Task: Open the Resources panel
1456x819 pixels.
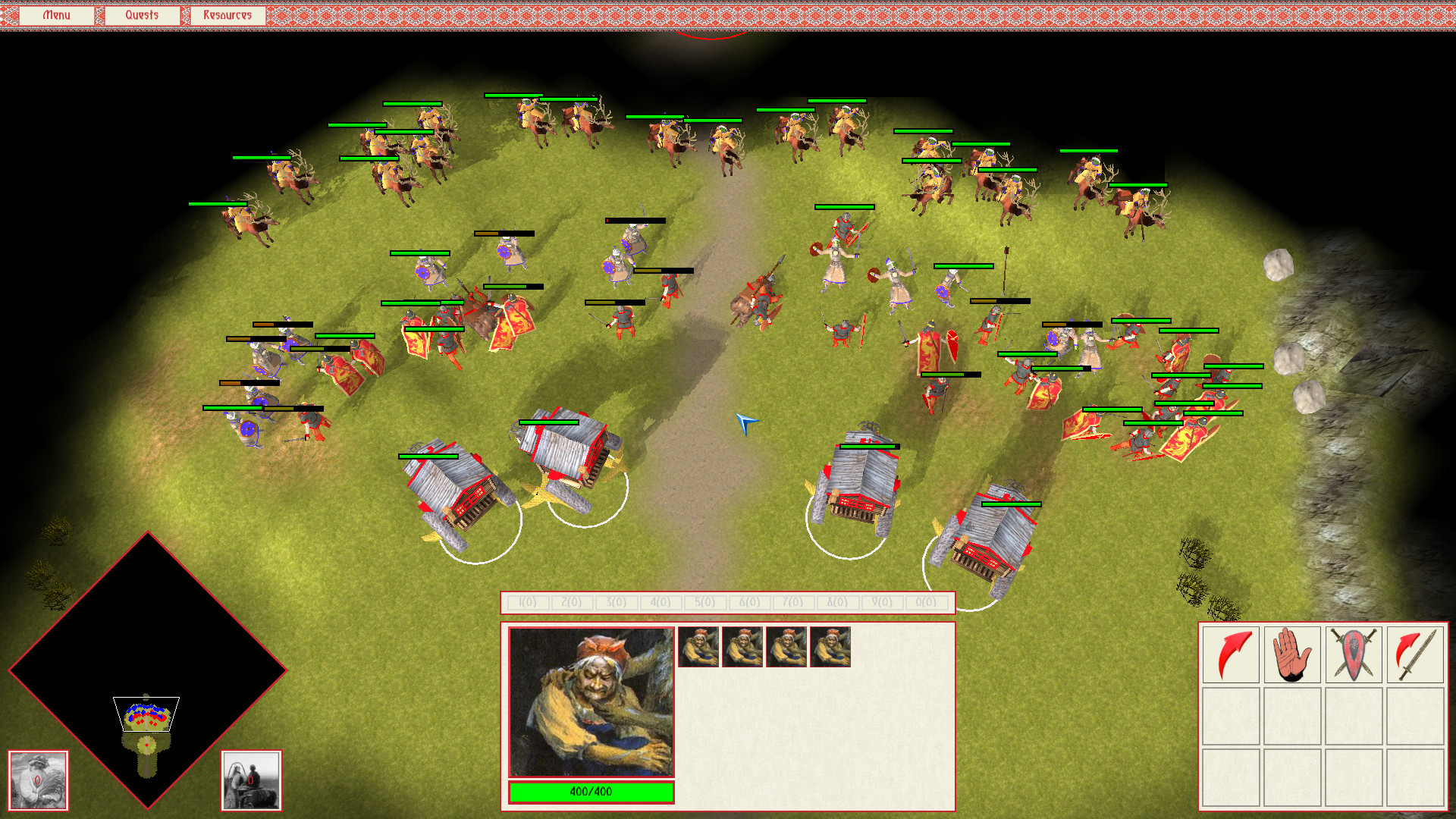Action: tap(226, 14)
